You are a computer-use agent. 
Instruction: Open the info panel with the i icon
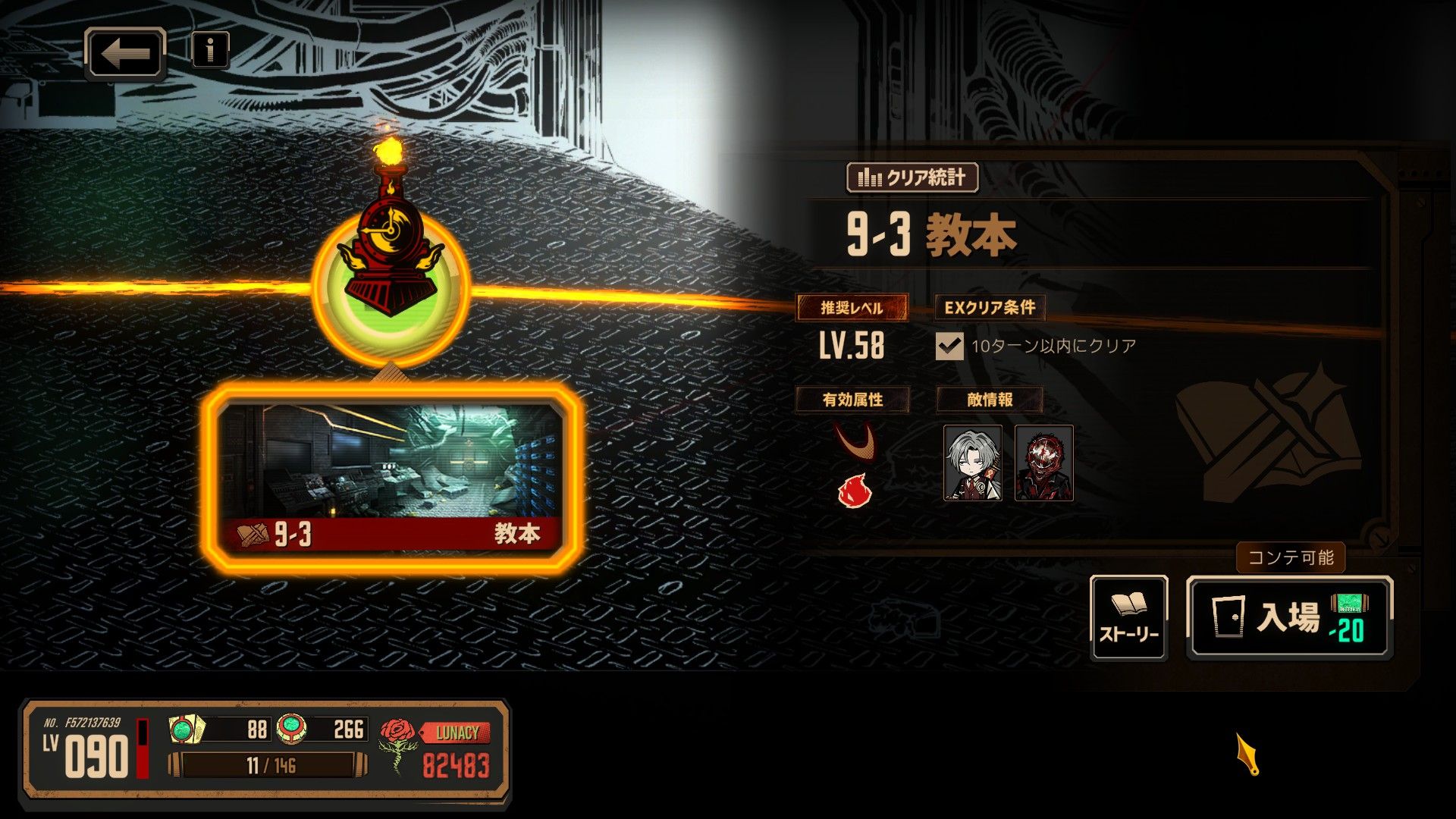(x=210, y=50)
